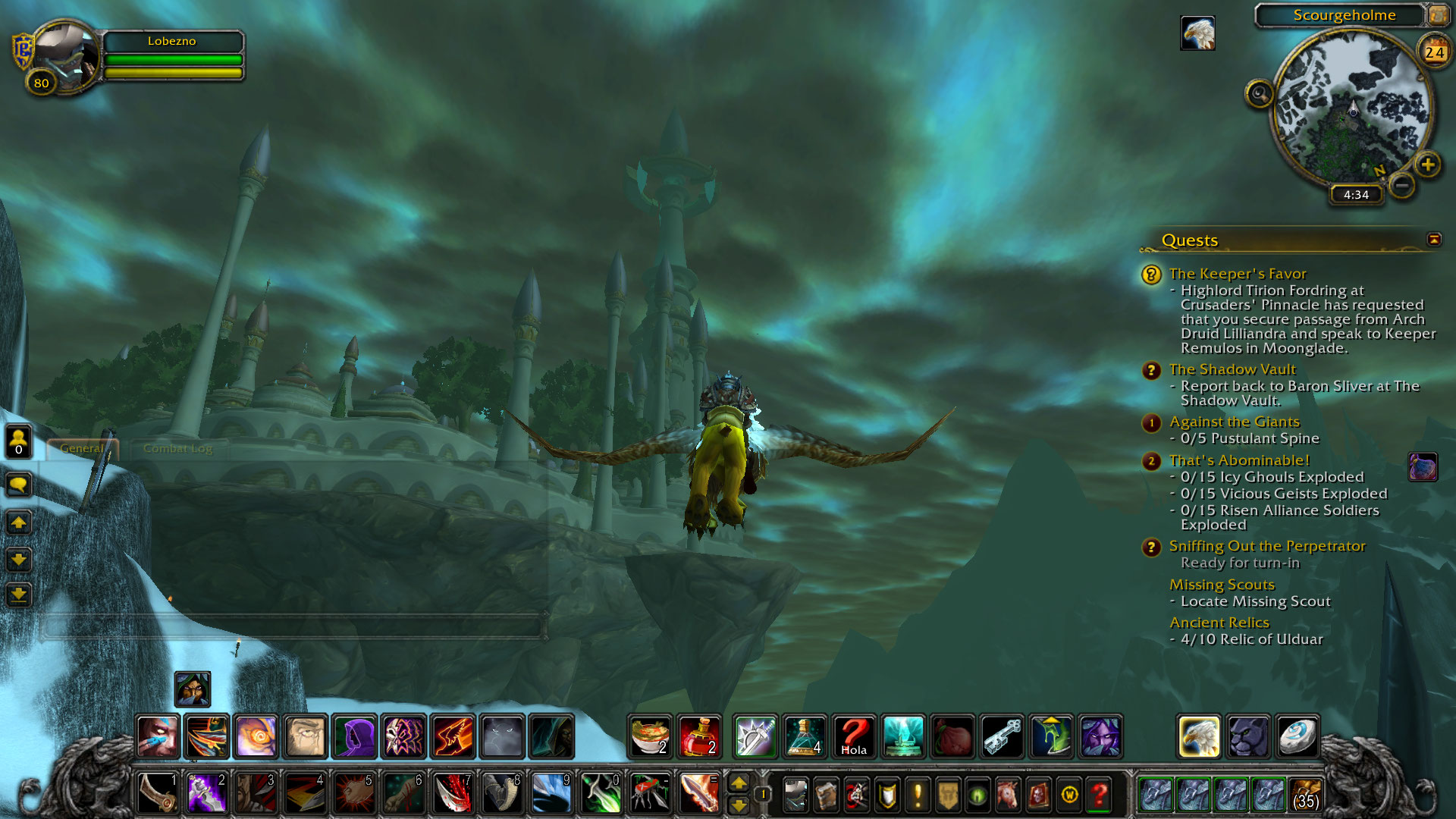
Task: Select the That's Abominable! quest title
Action: click(x=1238, y=460)
